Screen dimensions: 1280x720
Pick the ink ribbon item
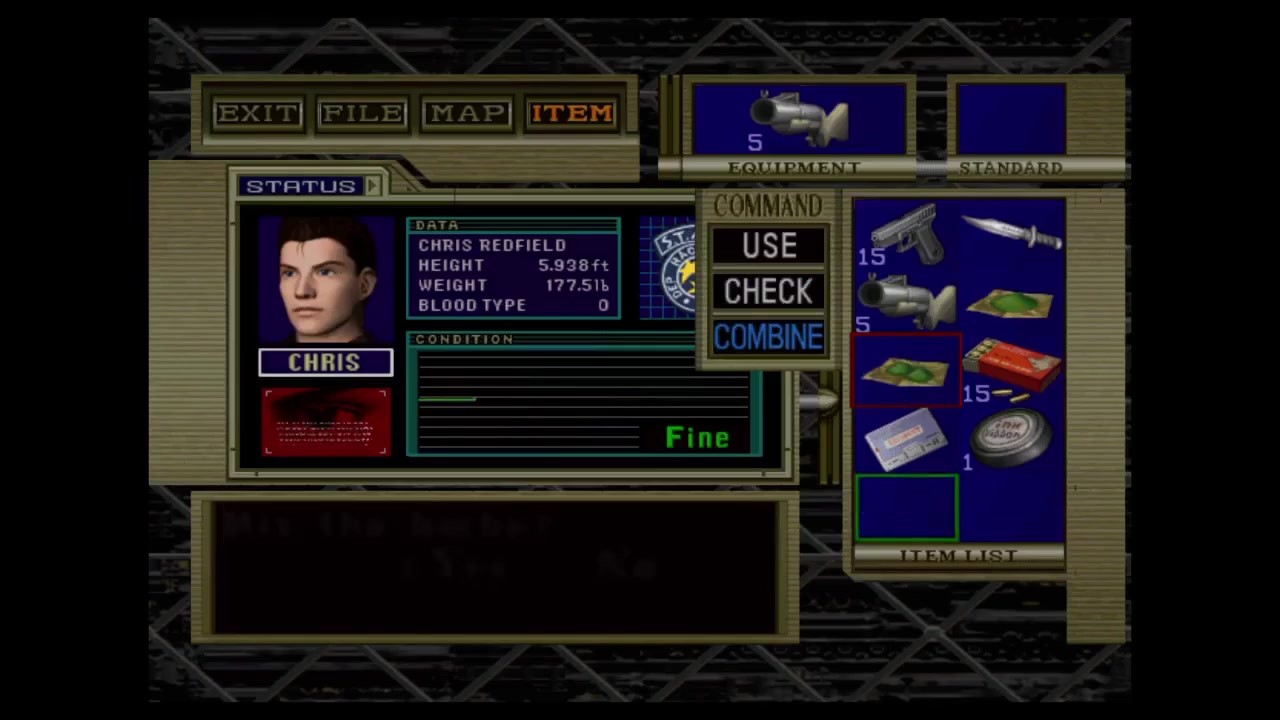click(1012, 440)
